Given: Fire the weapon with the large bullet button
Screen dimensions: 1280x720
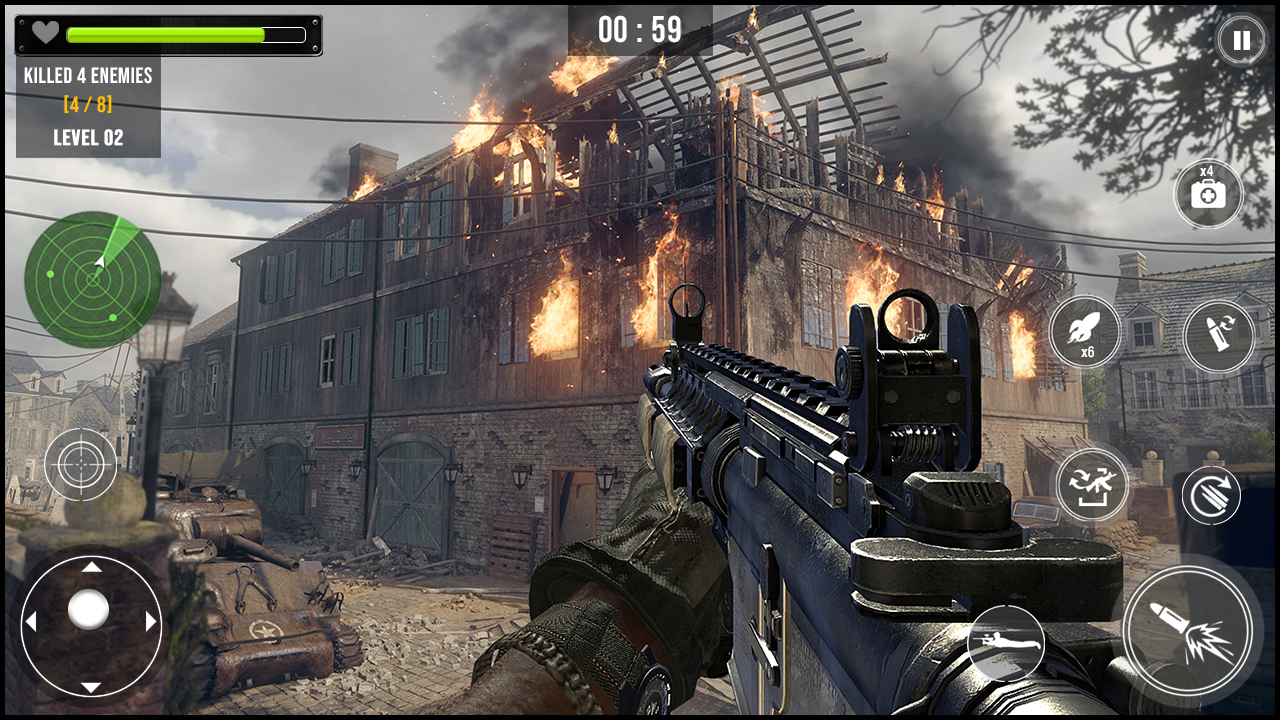Looking at the screenshot, I should tap(1187, 630).
